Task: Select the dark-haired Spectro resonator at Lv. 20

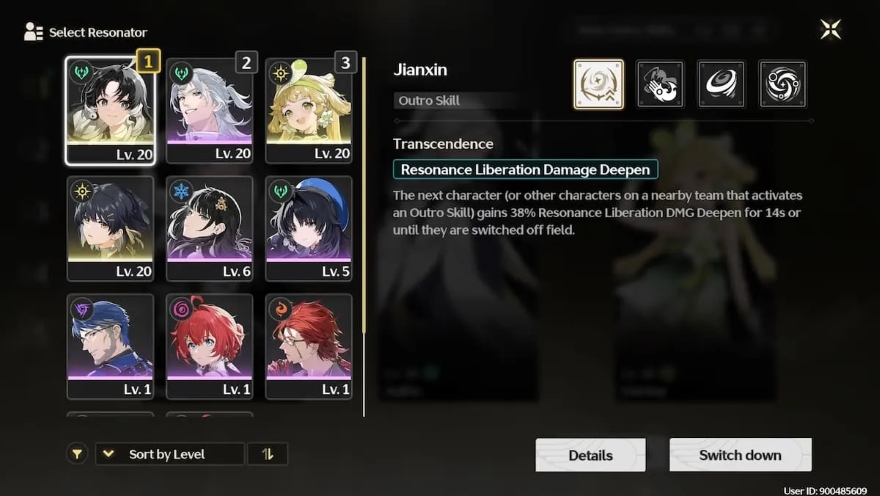Action: (x=109, y=228)
